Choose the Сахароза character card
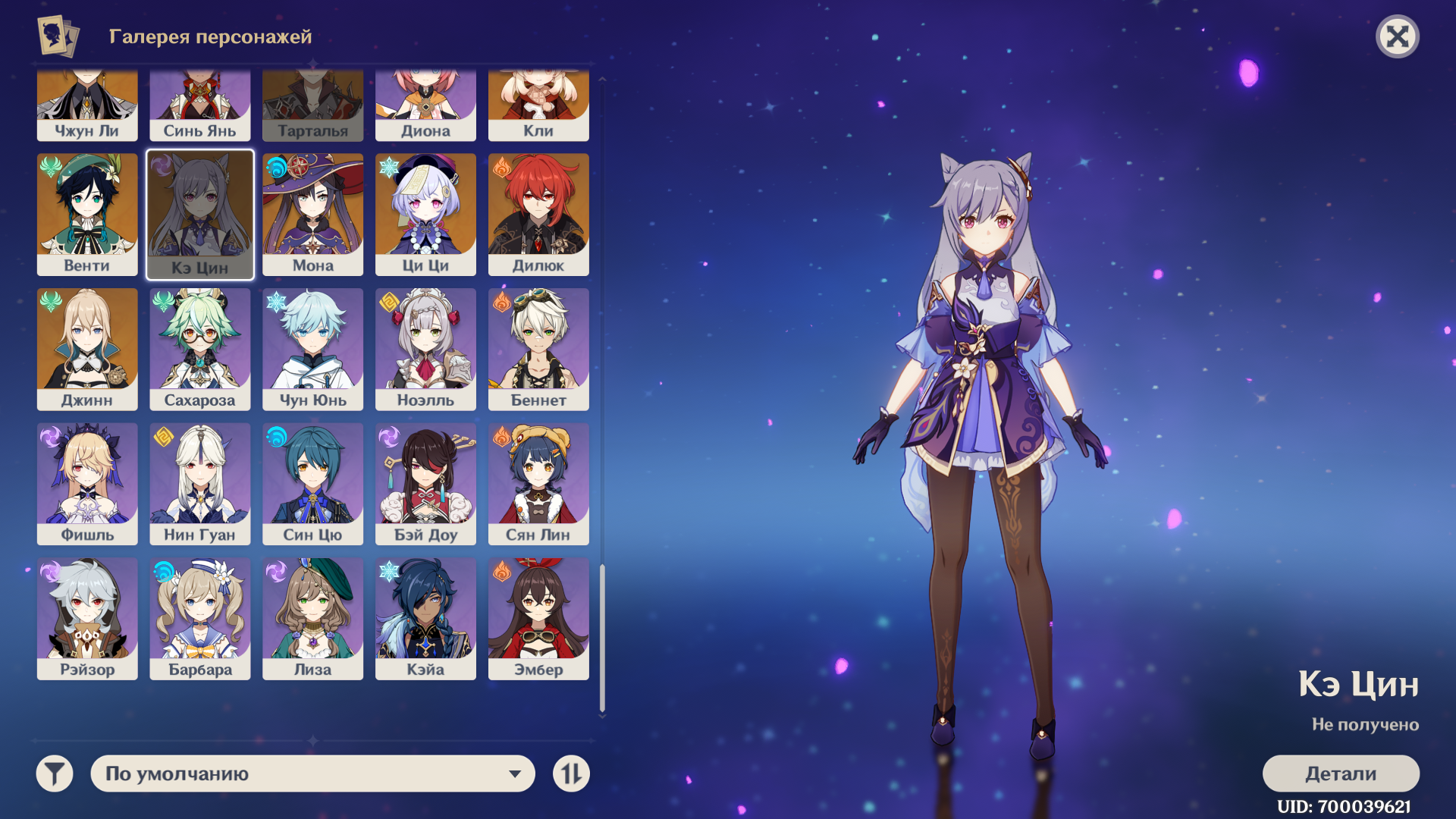The image size is (1456, 819). [x=200, y=349]
